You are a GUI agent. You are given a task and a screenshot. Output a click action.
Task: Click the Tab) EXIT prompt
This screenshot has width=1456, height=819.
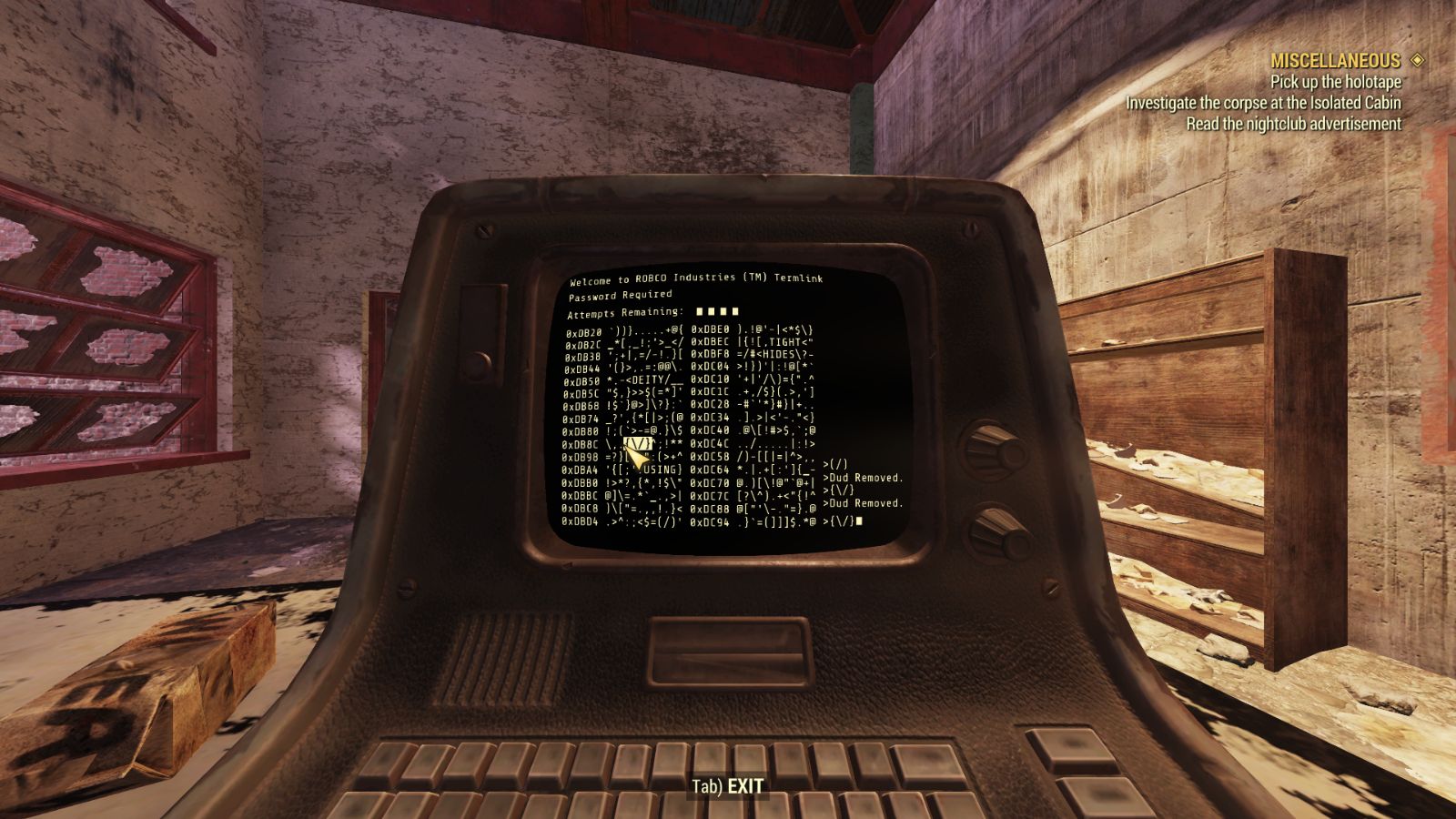click(728, 784)
